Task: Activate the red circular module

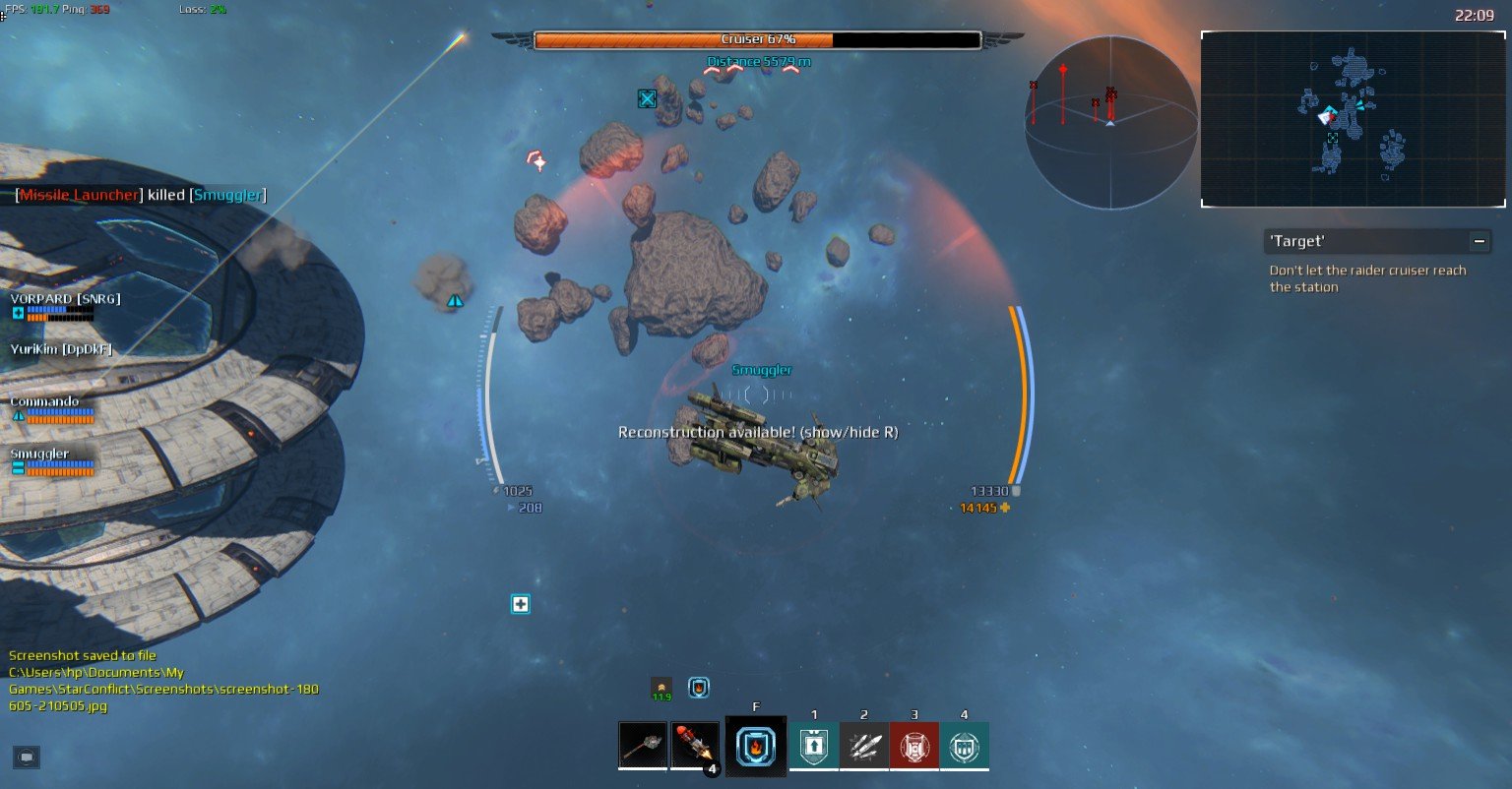Action: [913, 746]
